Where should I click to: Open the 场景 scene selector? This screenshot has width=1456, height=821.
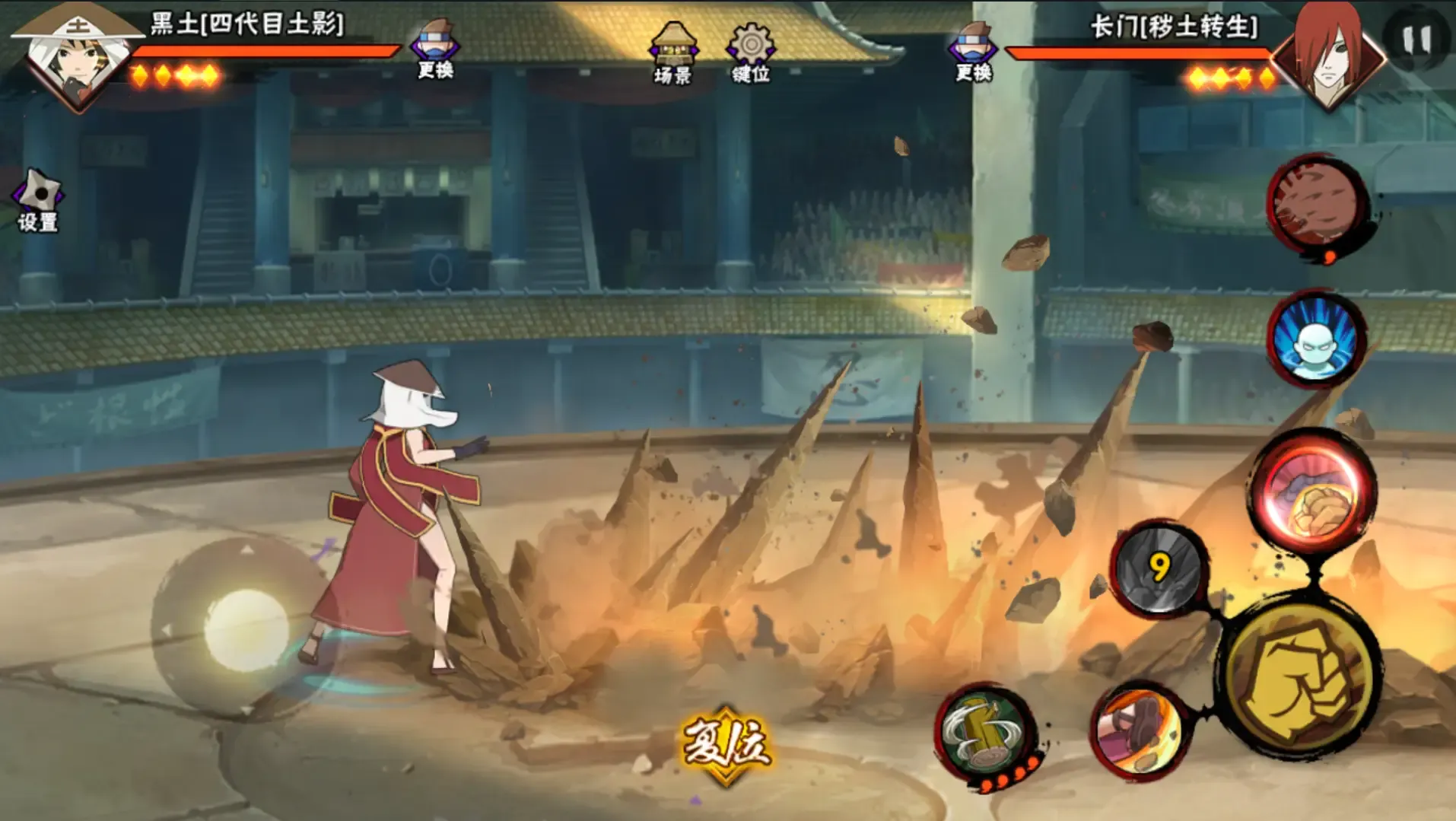[672, 53]
